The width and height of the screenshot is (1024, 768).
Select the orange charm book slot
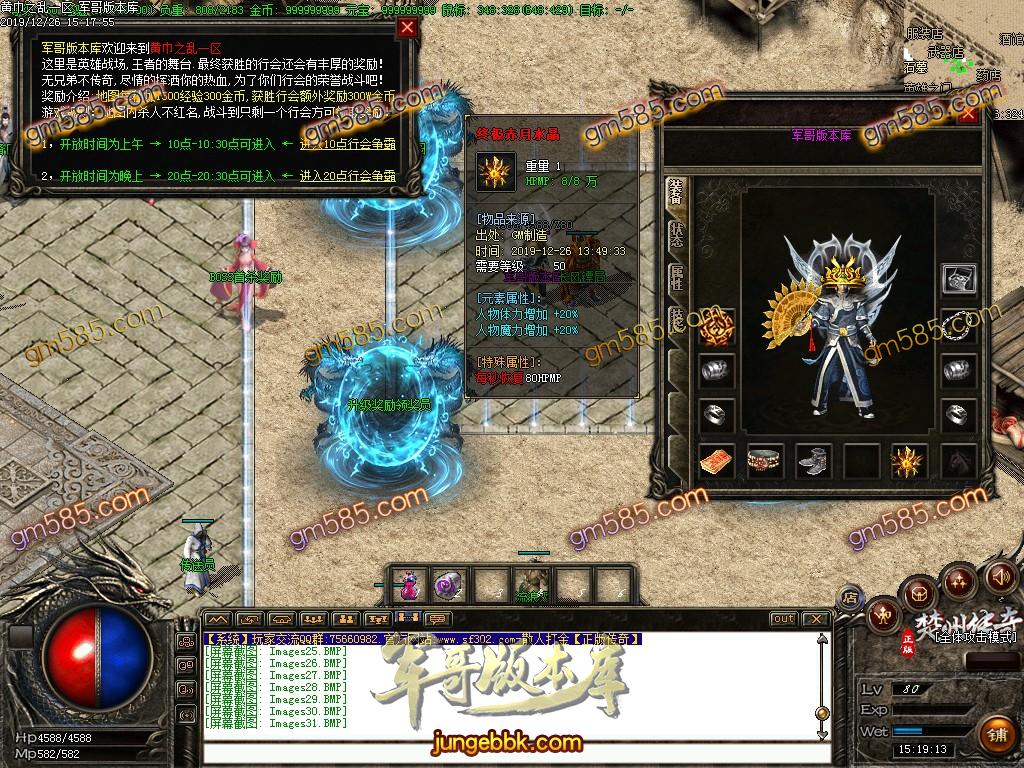point(717,461)
